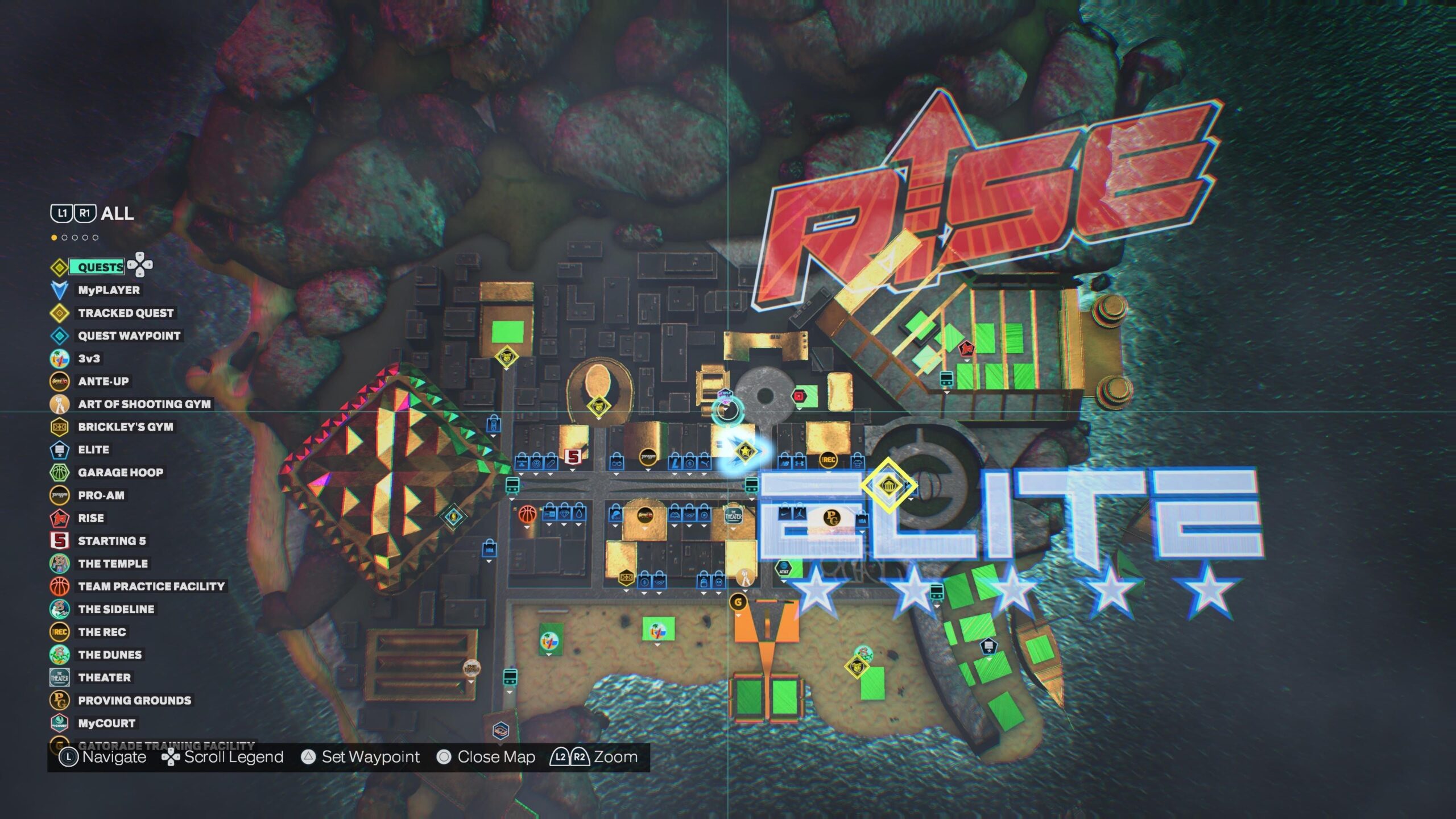
Task: Select STARTING 5 in the legend
Action: pyautogui.click(x=111, y=541)
